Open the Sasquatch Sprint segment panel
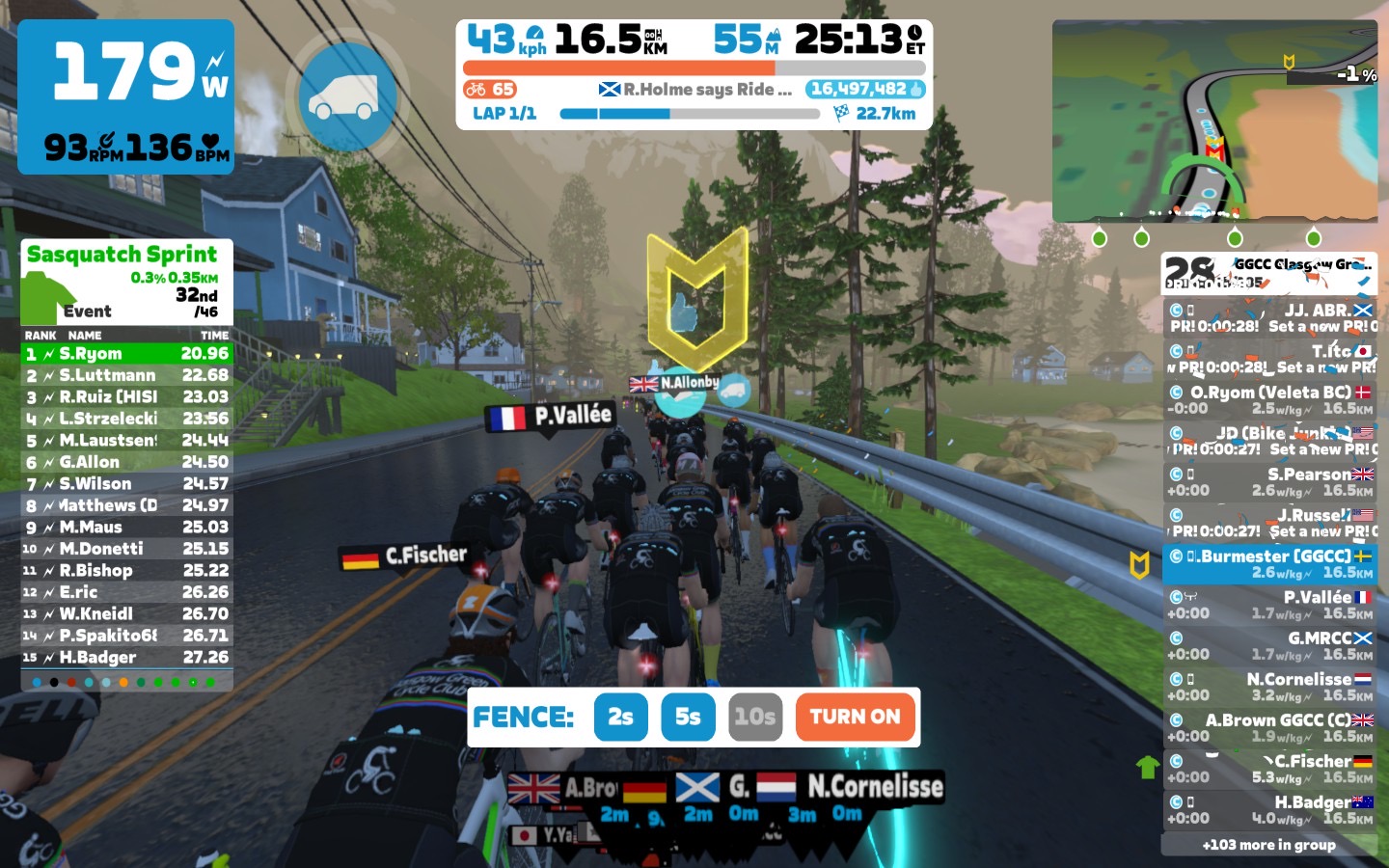Viewport: 1389px width, 868px height. 126,282
